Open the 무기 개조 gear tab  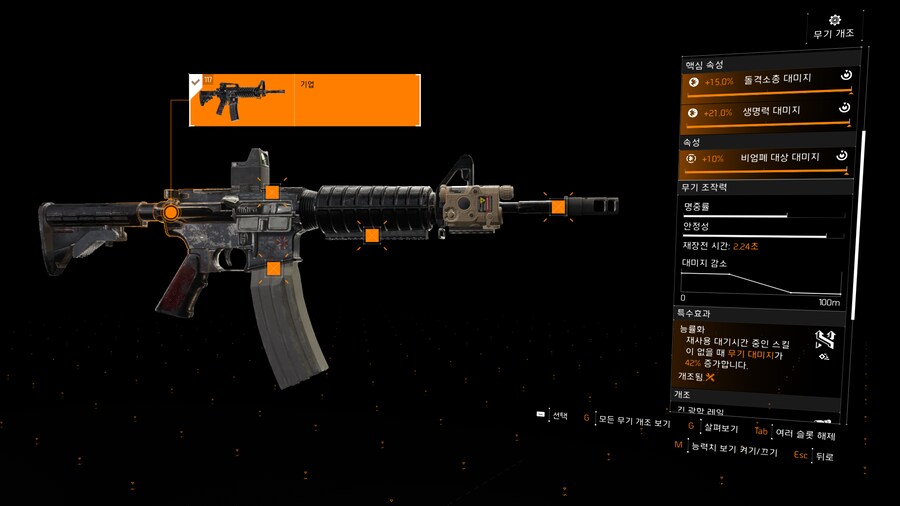834,26
